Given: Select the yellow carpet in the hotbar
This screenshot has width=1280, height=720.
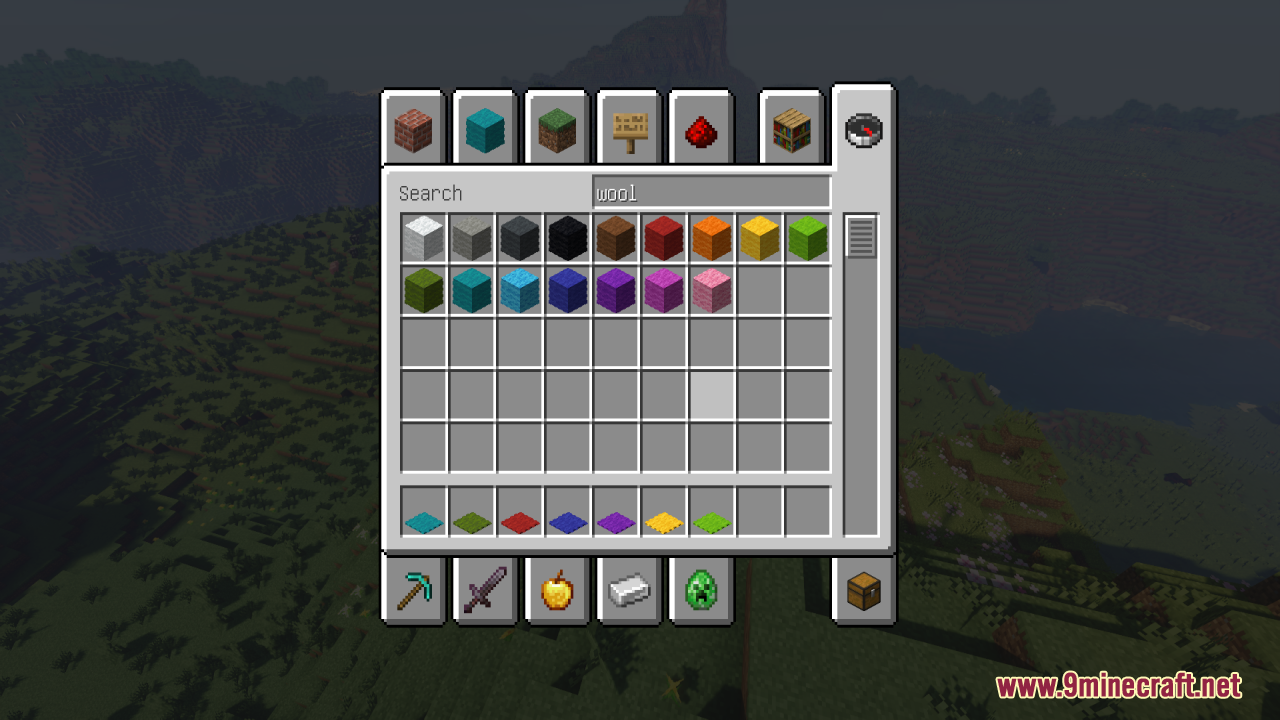Looking at the screenshot, I should (663, 516).
